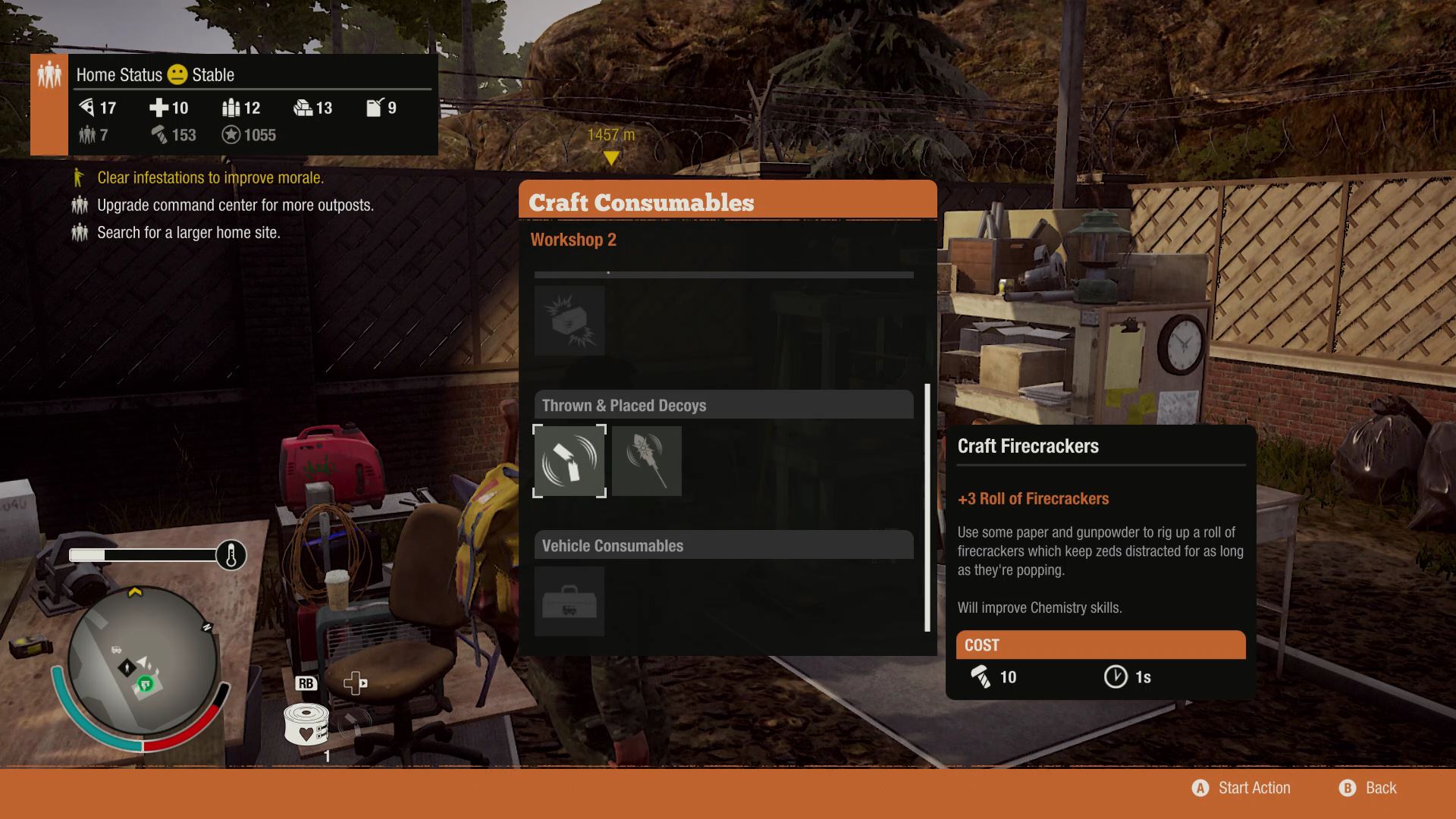1456x819 pixels.
Task: Select the bandages quick-use item slot
Action: click(x=306, y=723)
